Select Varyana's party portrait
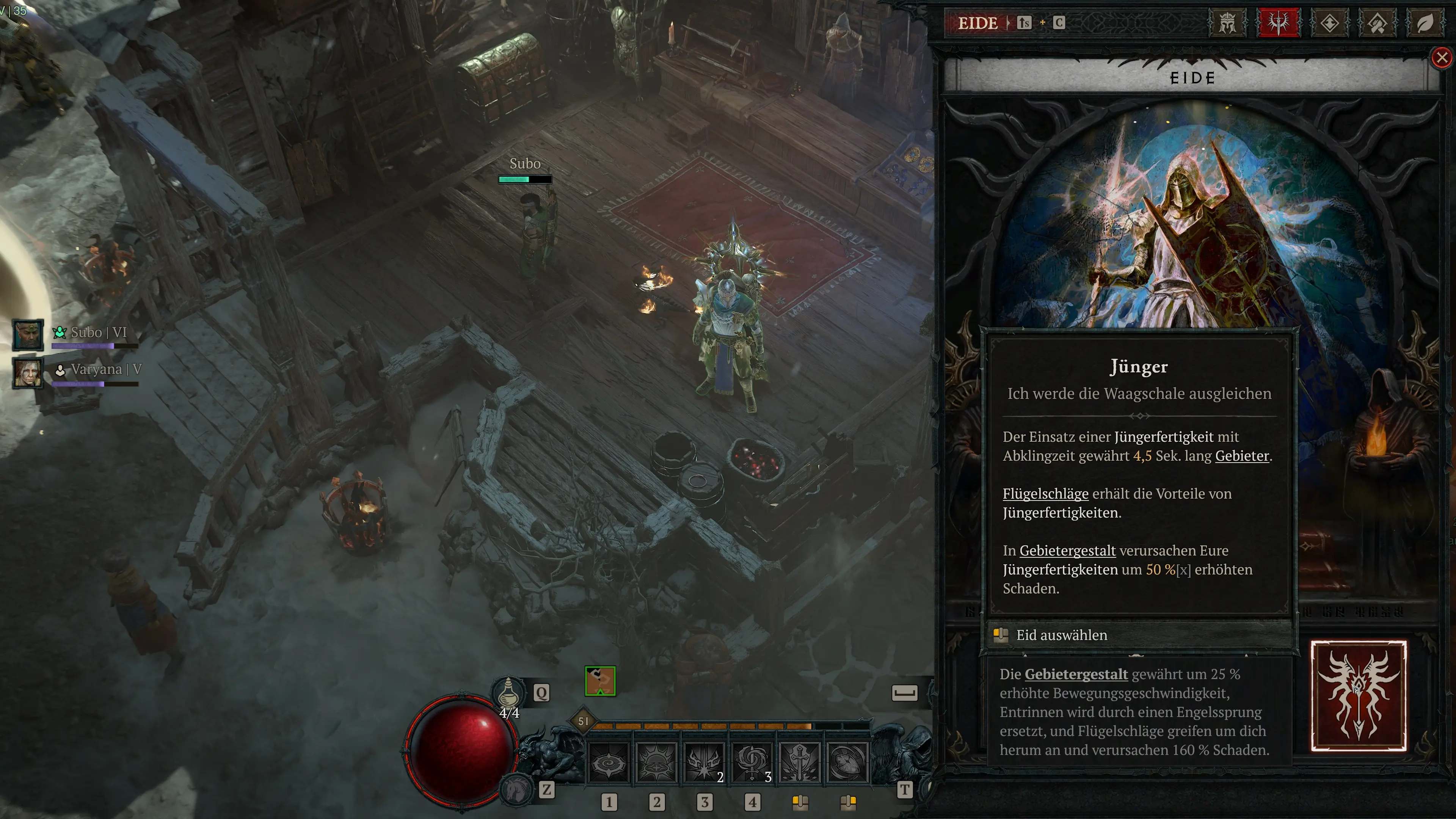The image size is (1456, 819). [x=28, y=372]
